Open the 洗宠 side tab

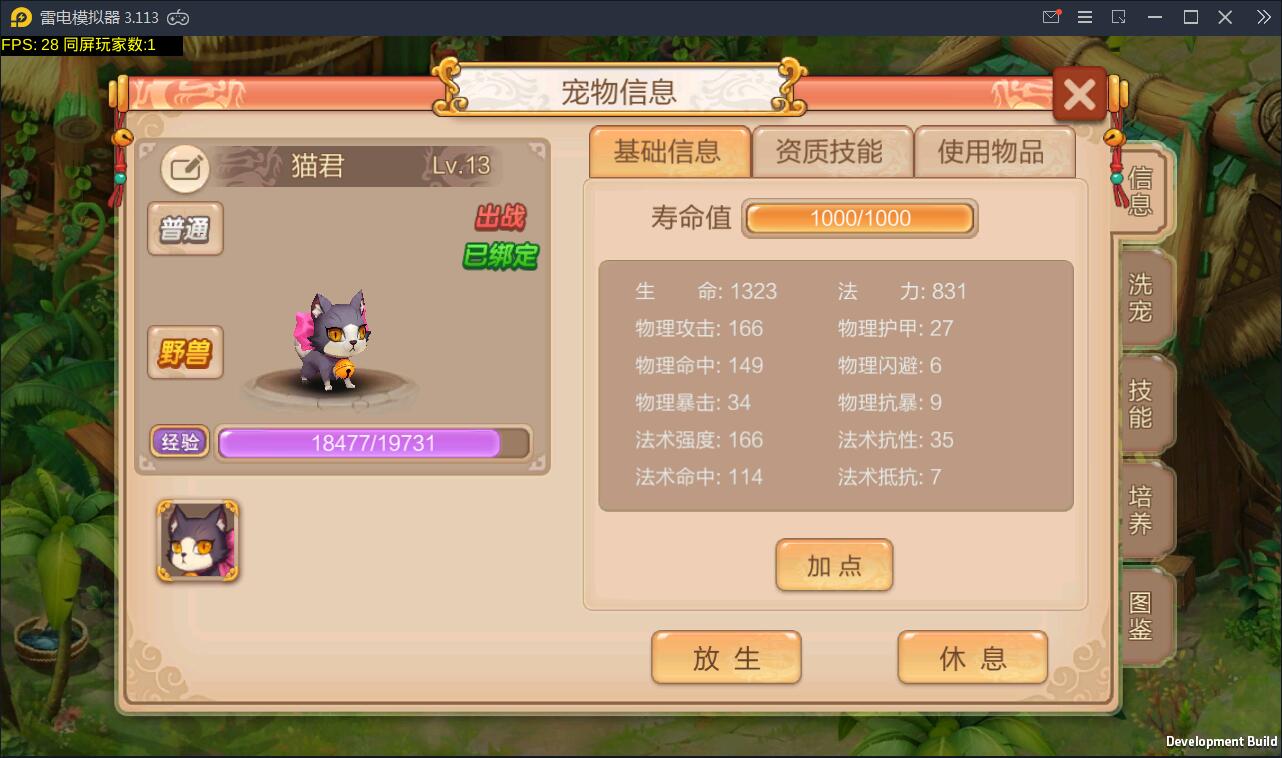point(1146,297)
